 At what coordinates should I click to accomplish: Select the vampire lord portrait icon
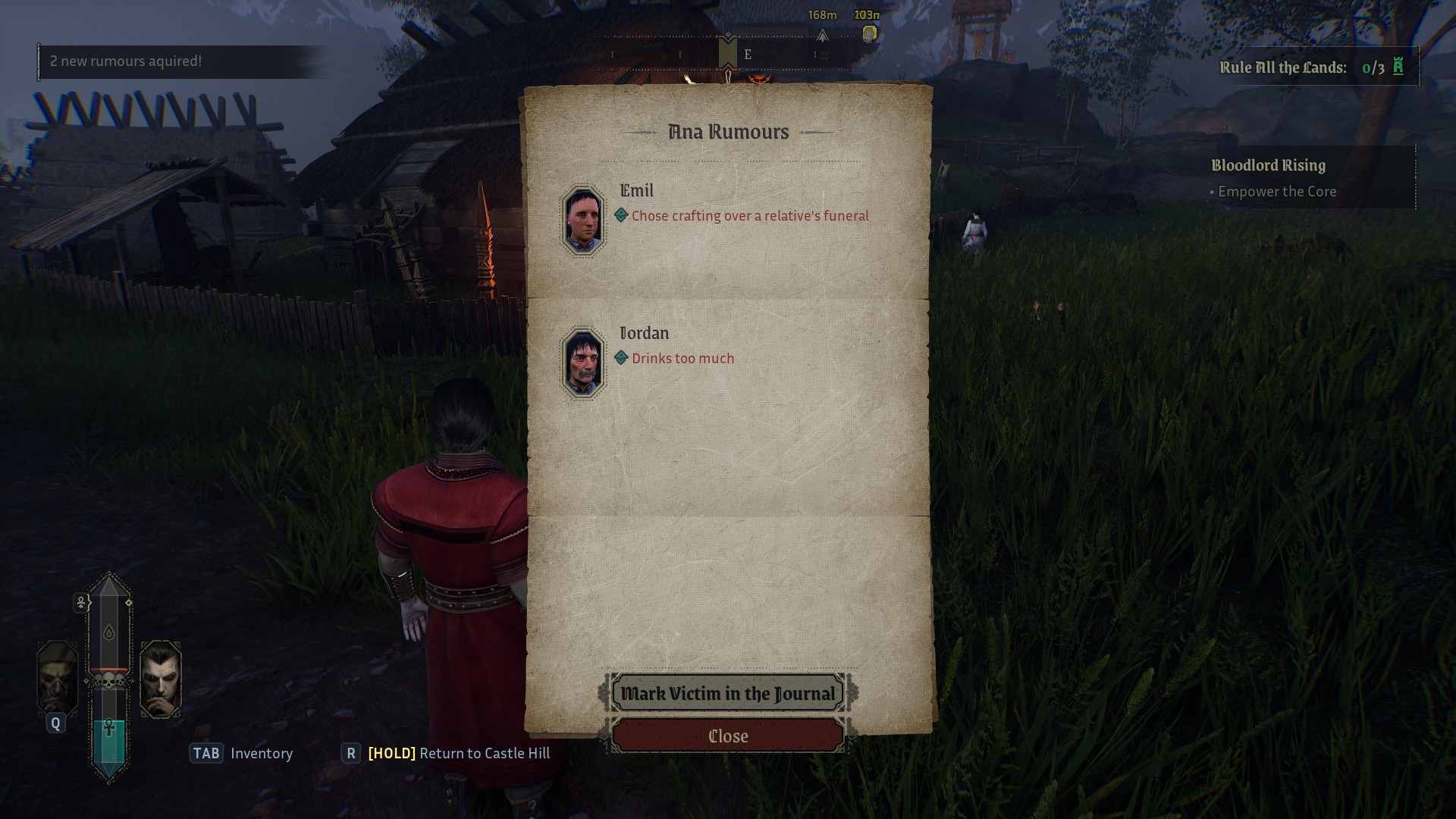(161, 679)
